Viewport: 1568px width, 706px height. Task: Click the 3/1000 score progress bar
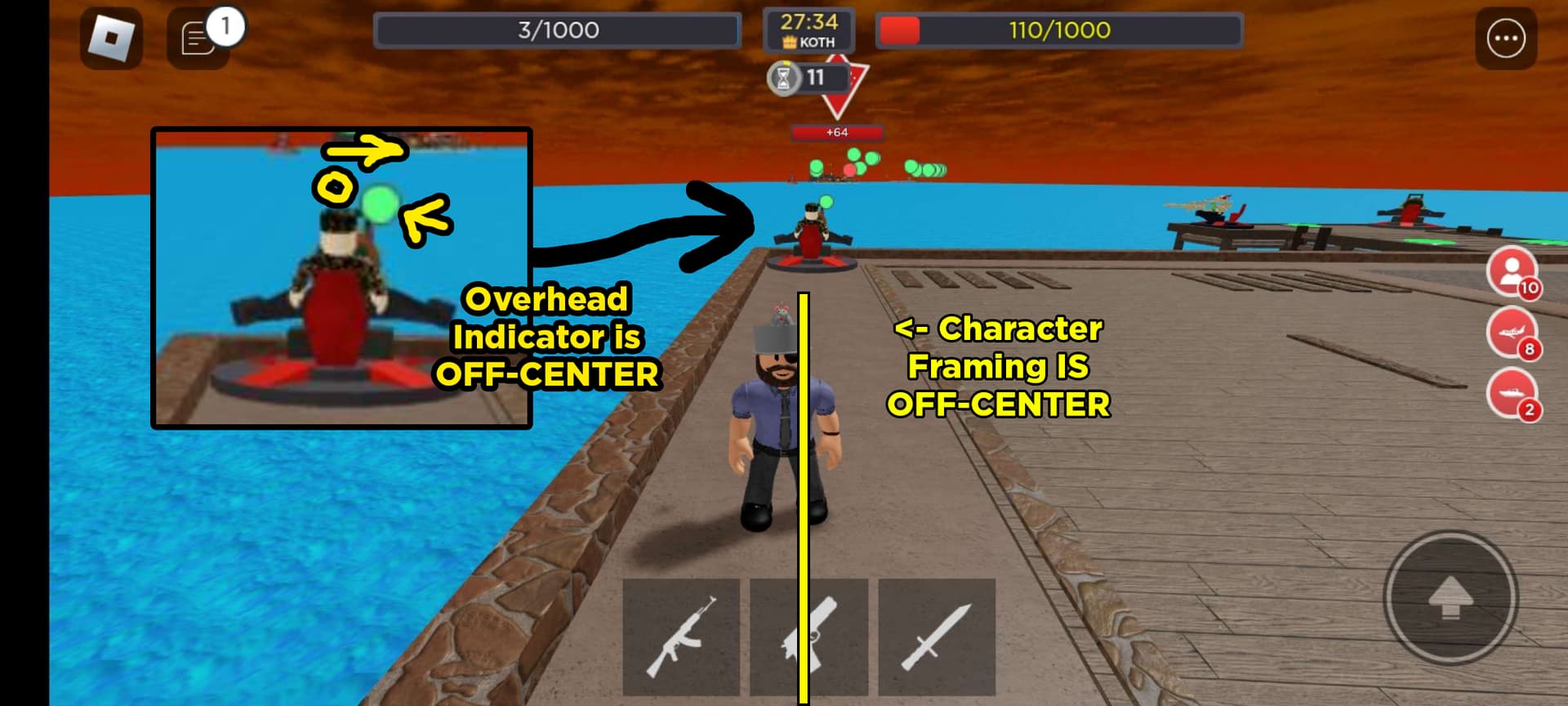[558, 29]
